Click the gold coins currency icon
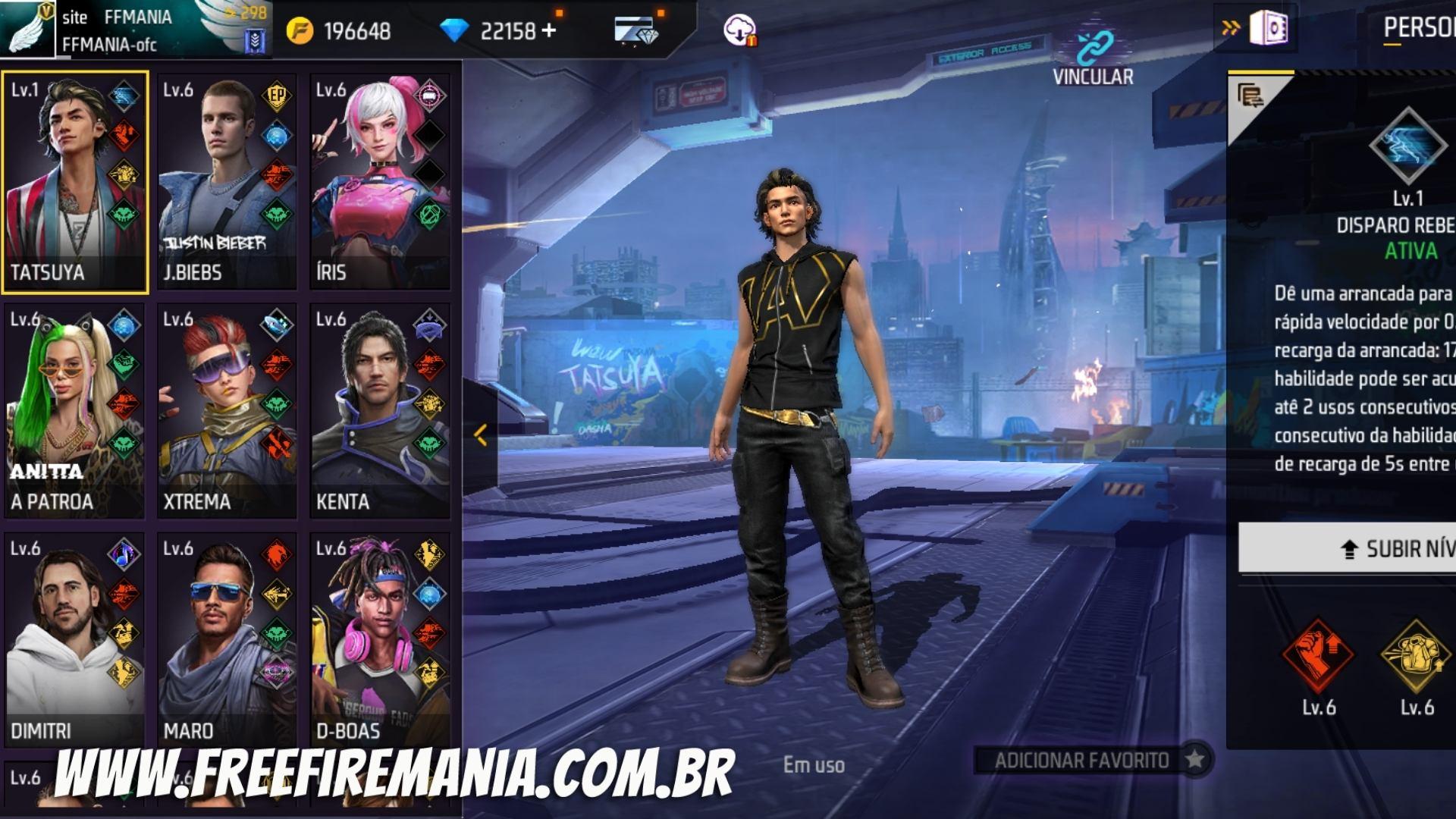Viewport: 1456px width, 819px height. pyautogui.click(x=301, y=27)
